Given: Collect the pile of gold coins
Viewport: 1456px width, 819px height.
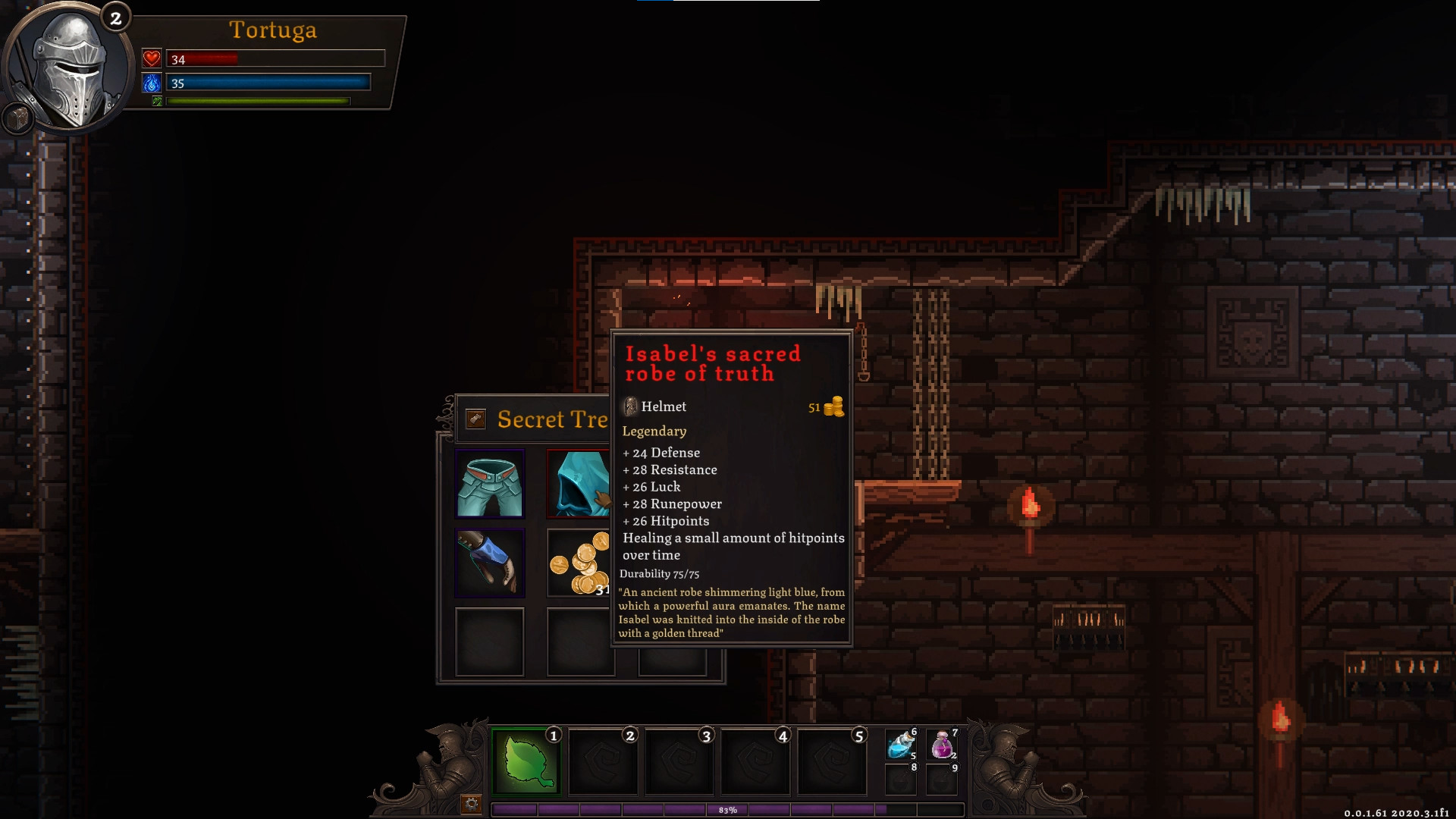Looking at the screenshot, I should tap(580, 563).
